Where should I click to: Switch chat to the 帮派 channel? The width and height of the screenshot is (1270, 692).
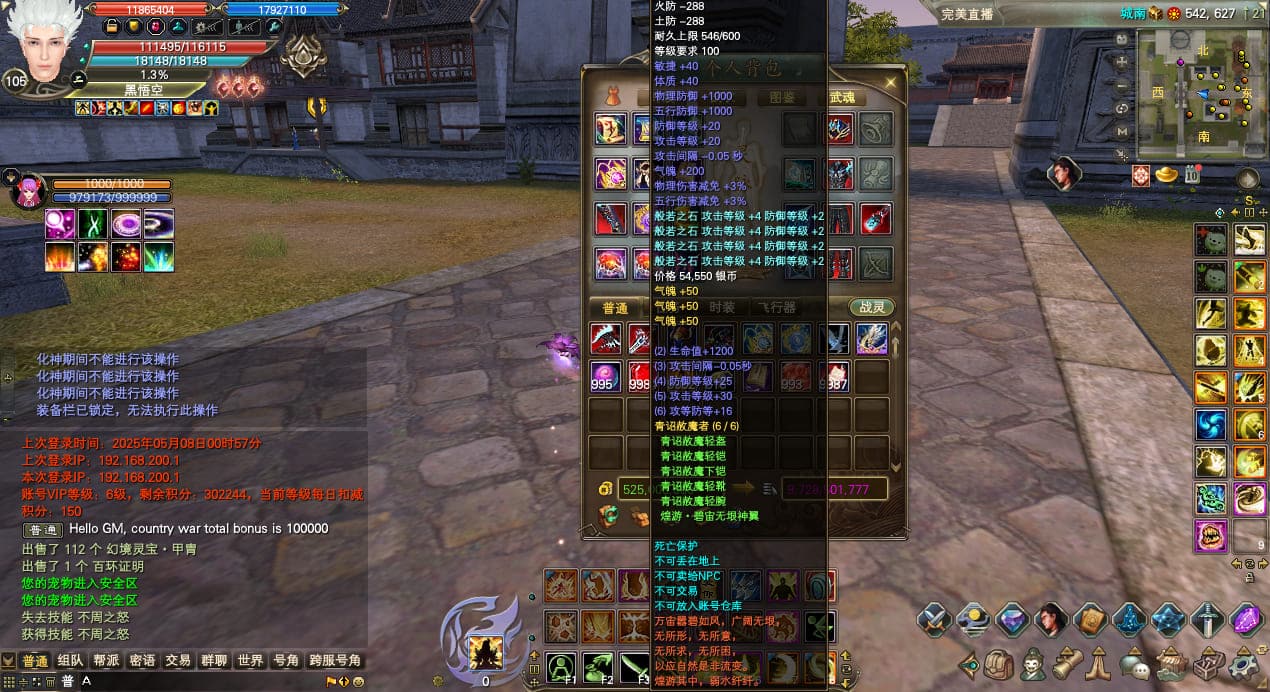pos(106,661)
